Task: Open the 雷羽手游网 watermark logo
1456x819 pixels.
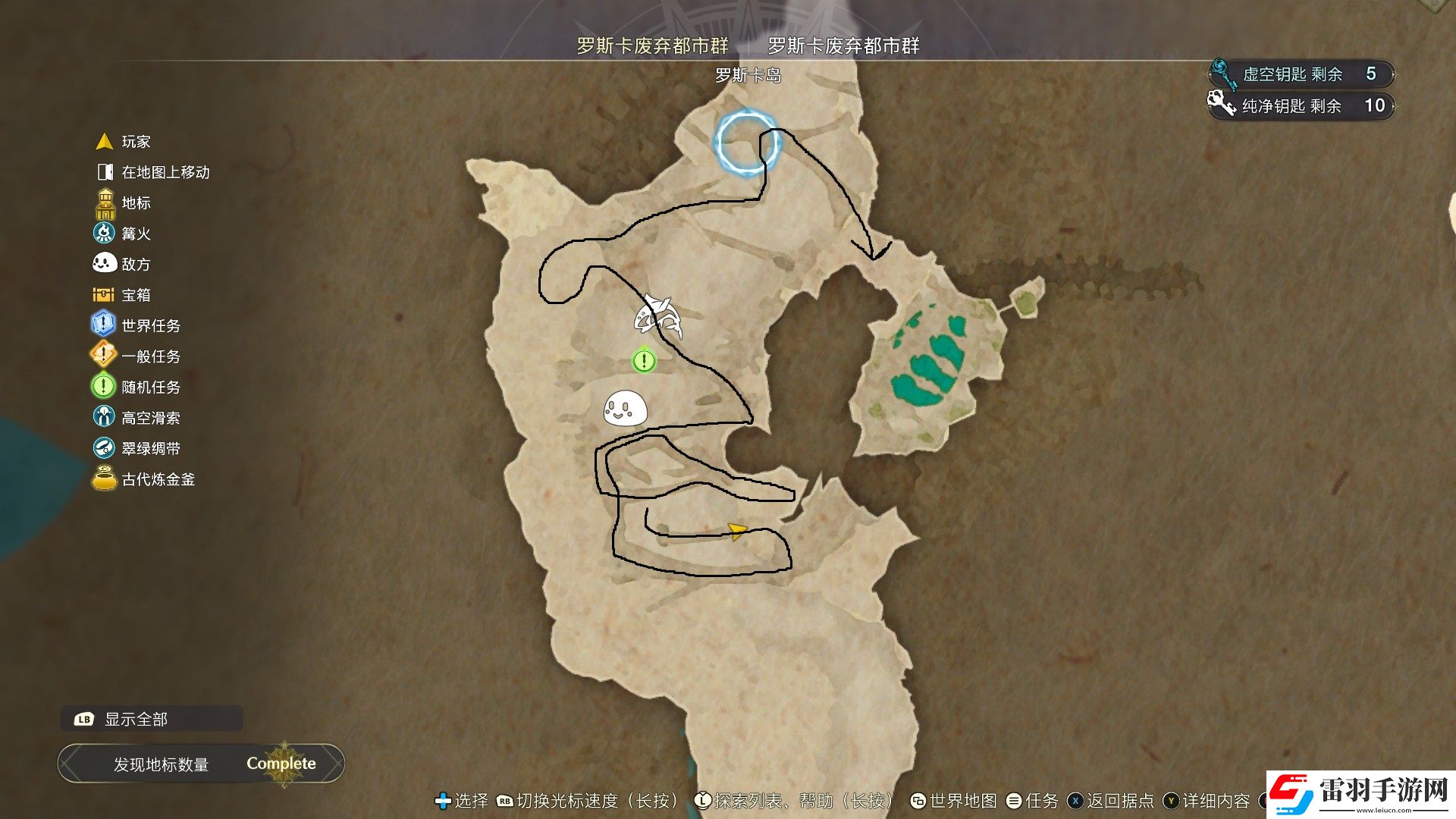Action: pyautogui.click(x=1361, y=794)
